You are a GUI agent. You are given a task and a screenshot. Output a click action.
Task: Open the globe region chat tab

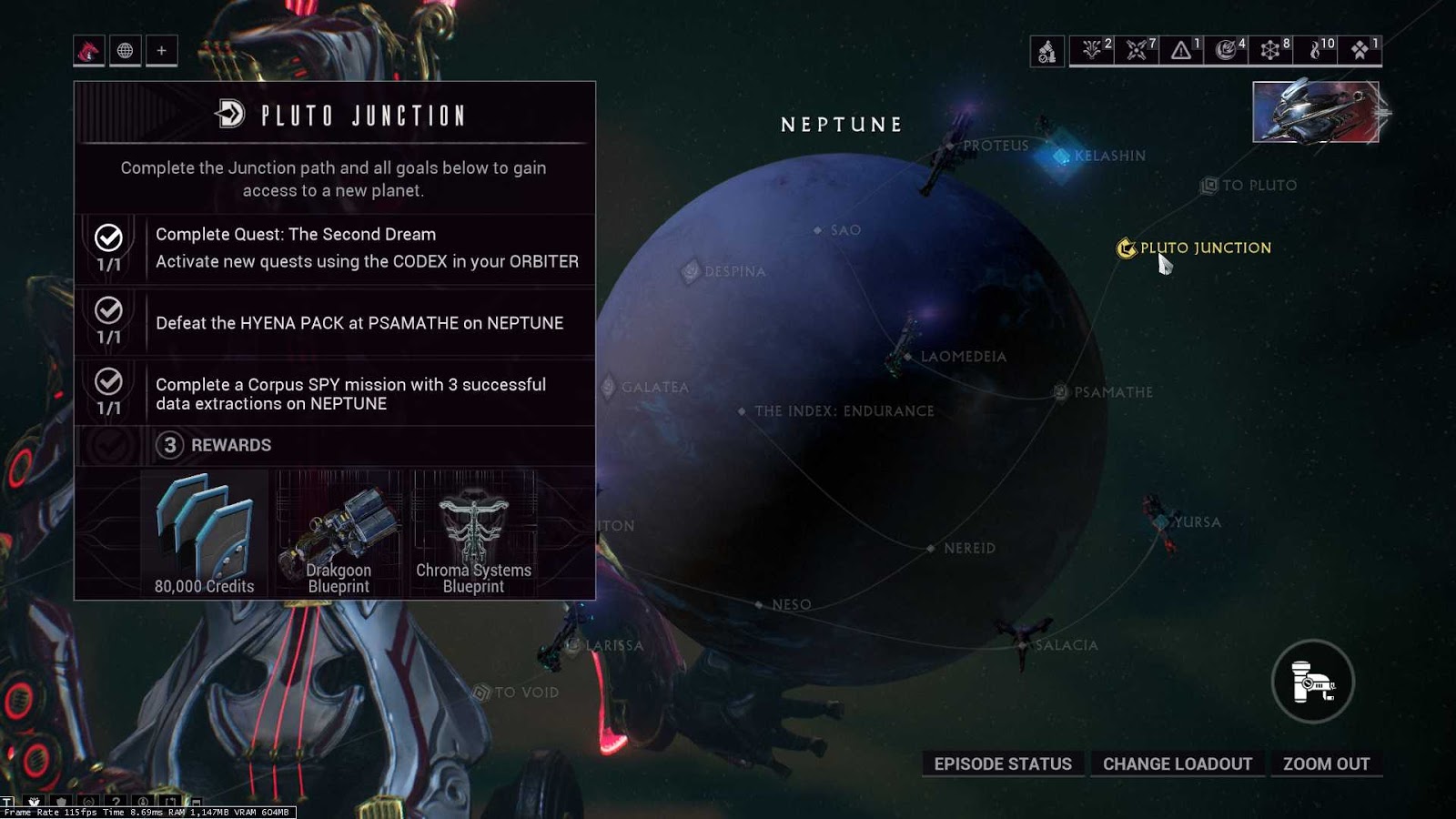coord(124,51)
